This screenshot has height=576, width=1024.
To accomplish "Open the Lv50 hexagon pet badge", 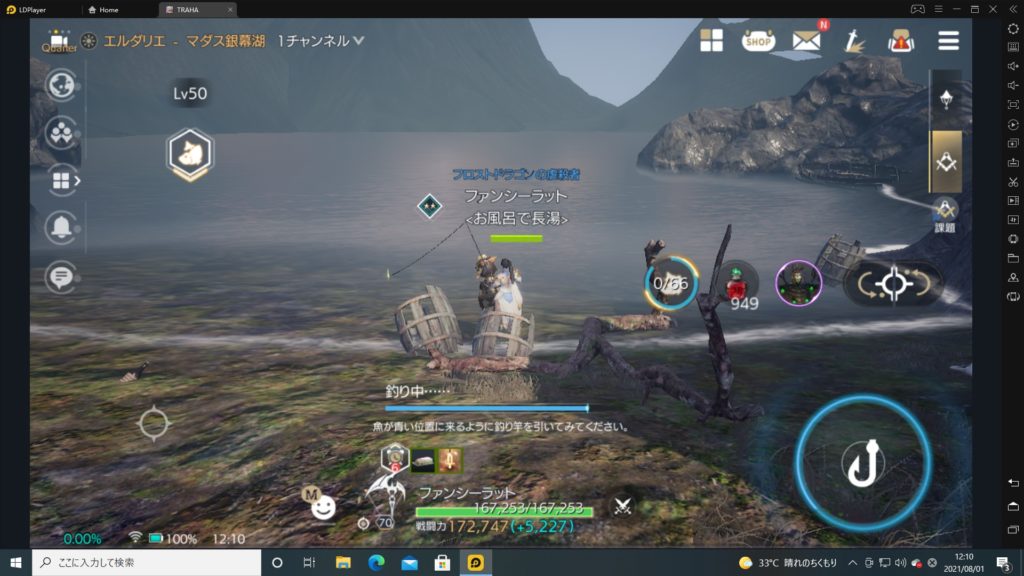I will (x=189, y=153).
